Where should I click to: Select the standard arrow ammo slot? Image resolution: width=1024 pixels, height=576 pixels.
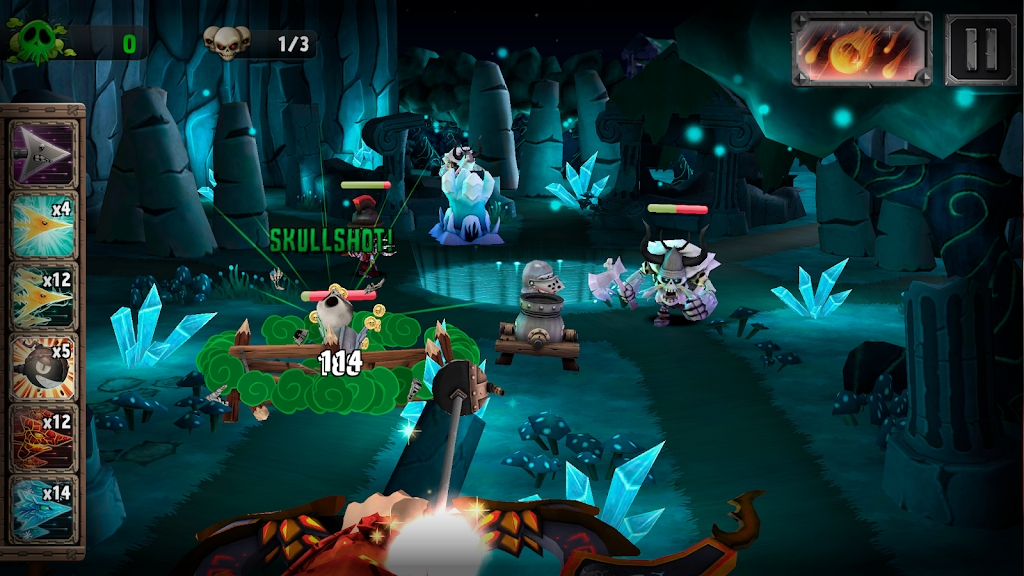tap(43, 153)
